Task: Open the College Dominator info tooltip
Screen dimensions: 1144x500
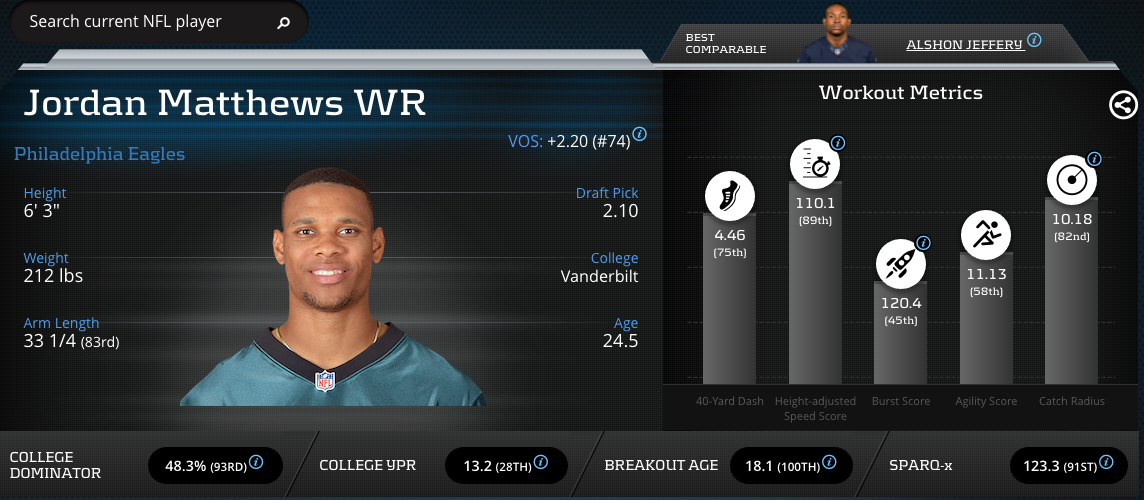Action: [x=256, y=462]
